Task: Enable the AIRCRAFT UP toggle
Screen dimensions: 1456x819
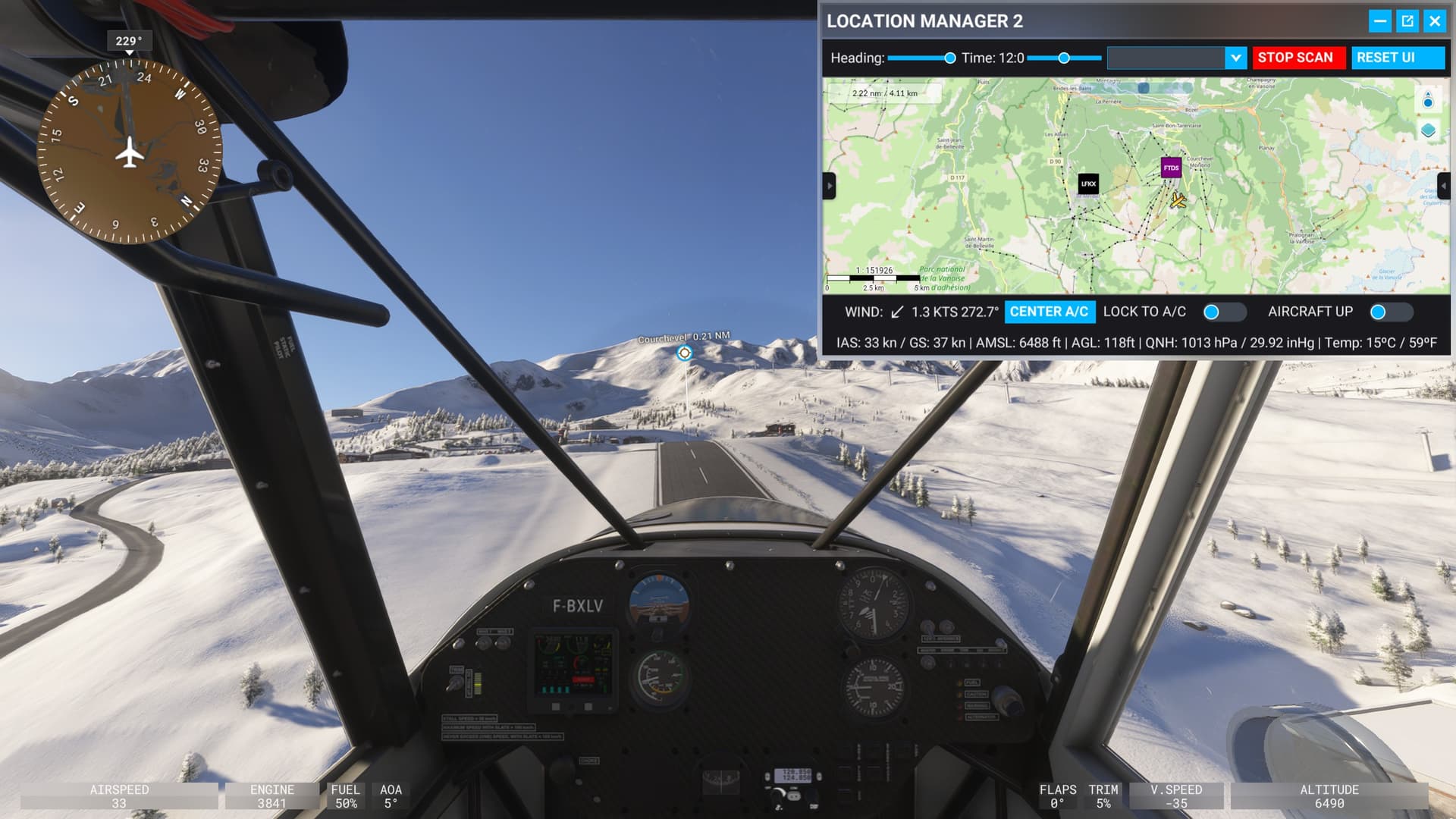Action: [x=1391, y=312]
